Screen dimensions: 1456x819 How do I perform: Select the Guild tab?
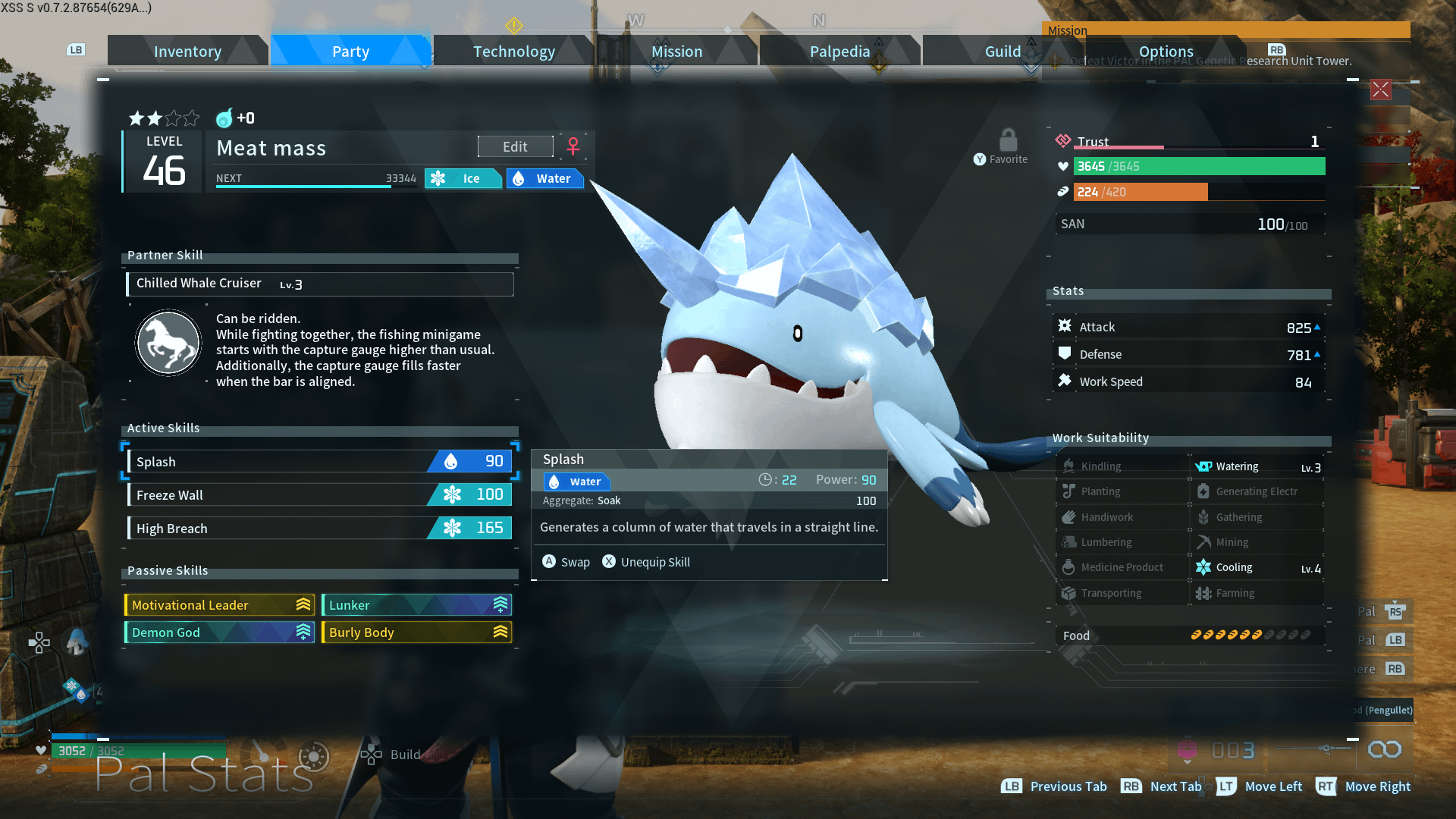pos(1002,52)
